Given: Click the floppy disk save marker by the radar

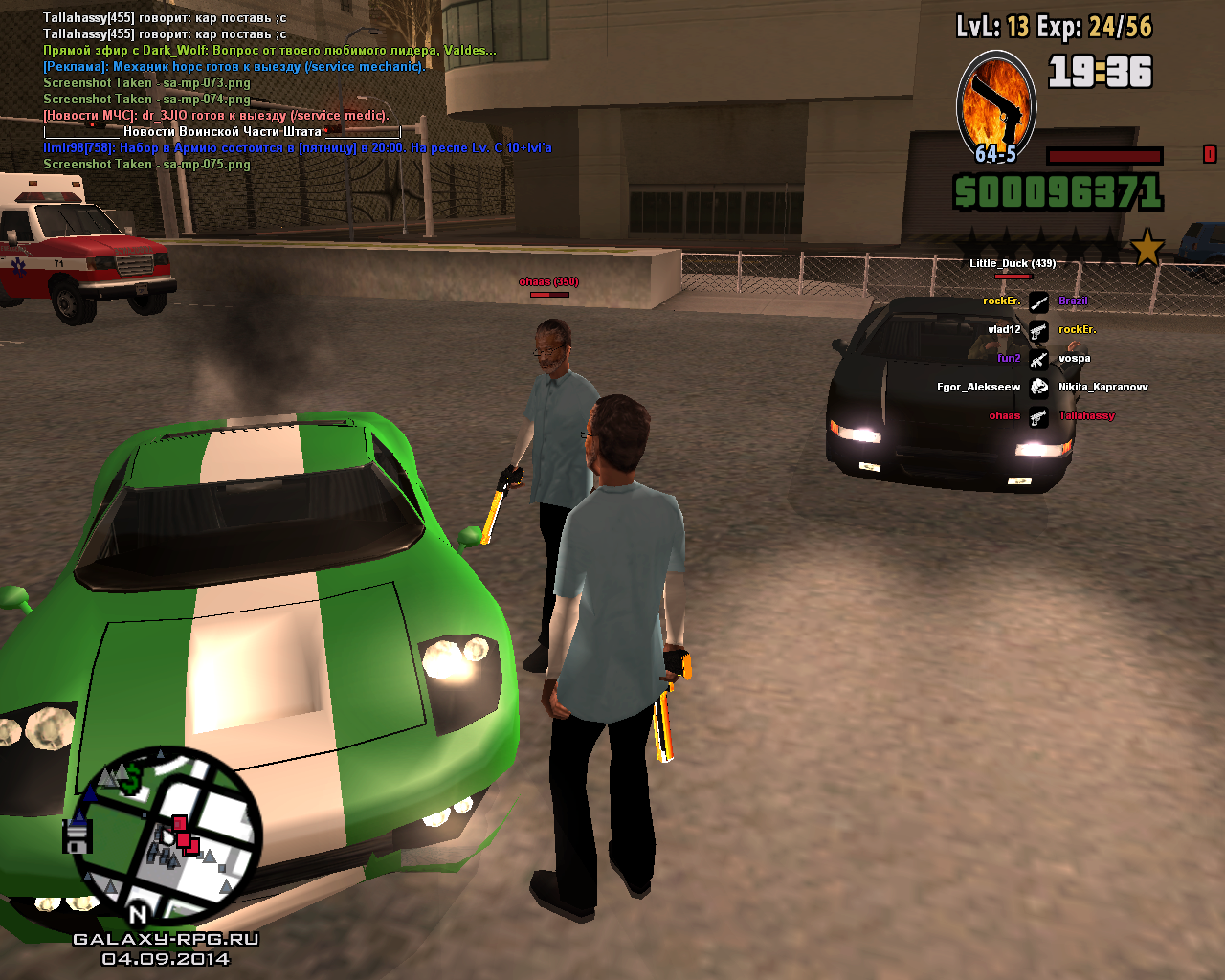Looking at the screenshot, I should (x=78, y=836).
